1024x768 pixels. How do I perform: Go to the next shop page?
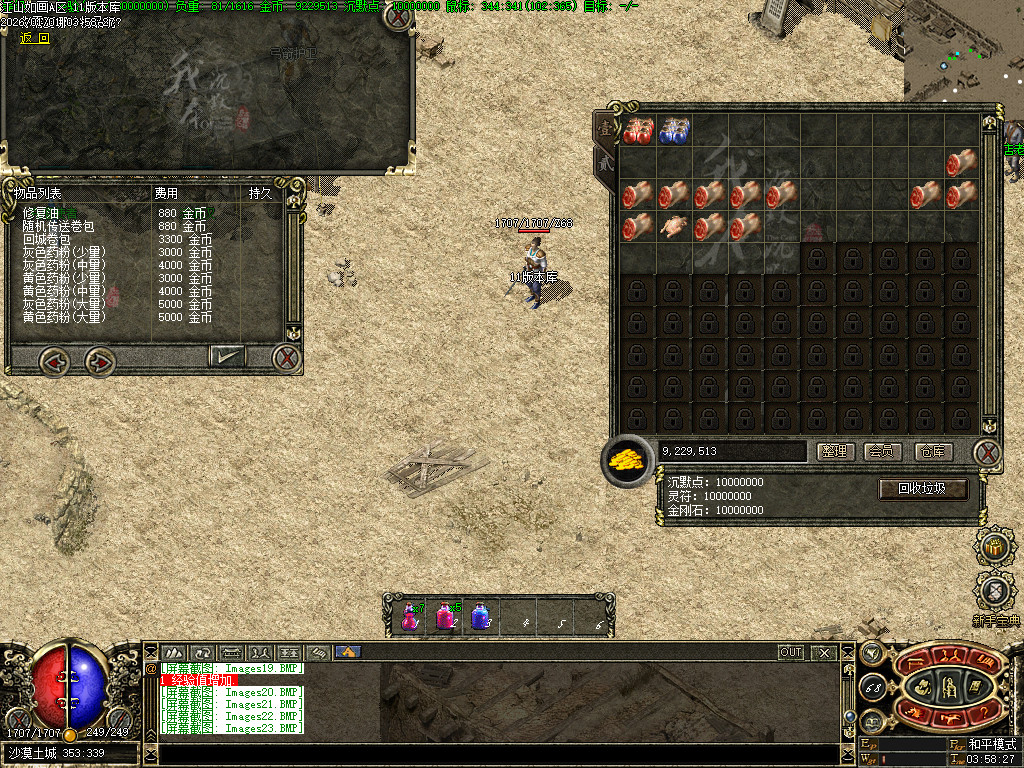click(x=98, y=359)
